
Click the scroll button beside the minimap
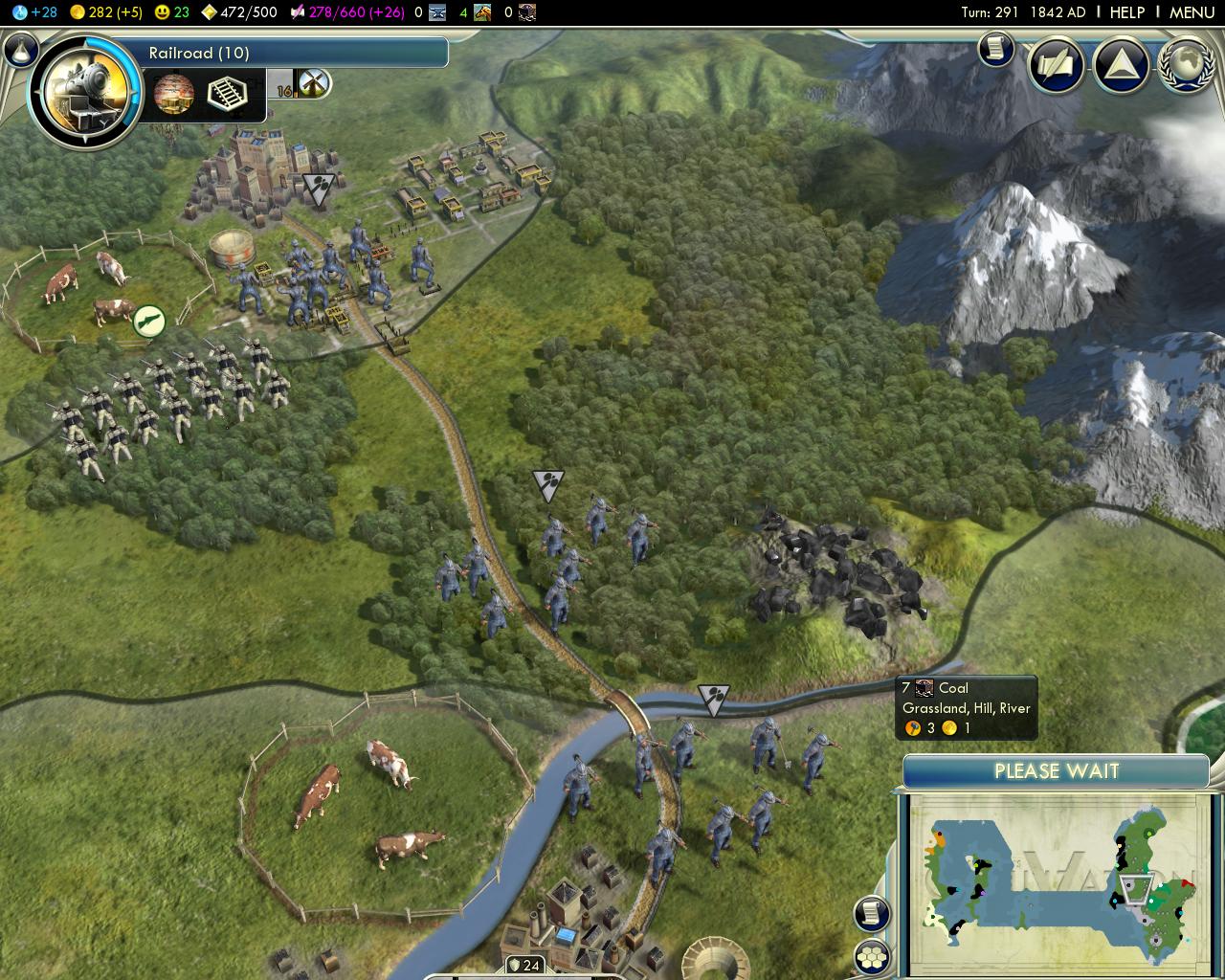871,914
